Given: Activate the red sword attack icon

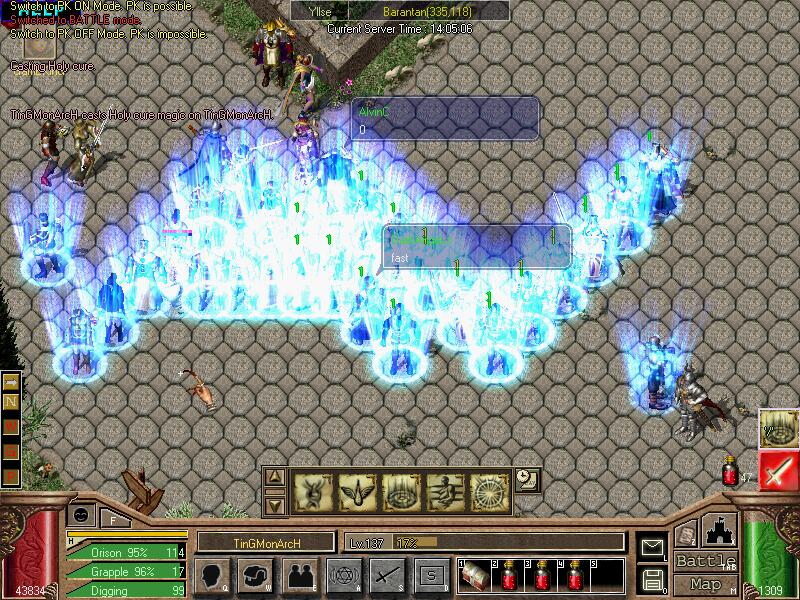Looking at the screenshot, I should coord(777,470).
